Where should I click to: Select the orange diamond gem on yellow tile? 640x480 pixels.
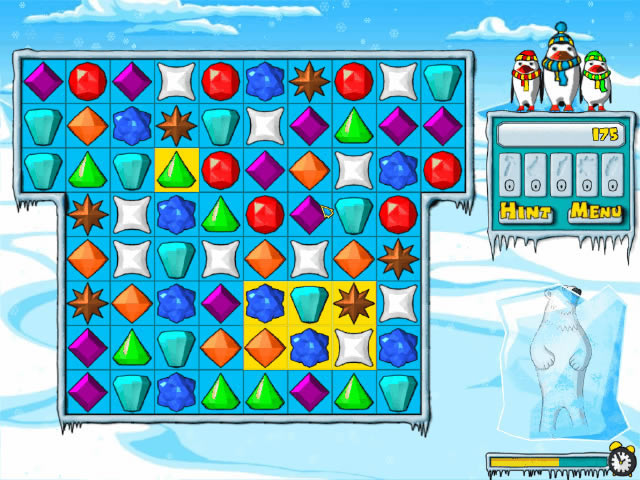point(265,345)
